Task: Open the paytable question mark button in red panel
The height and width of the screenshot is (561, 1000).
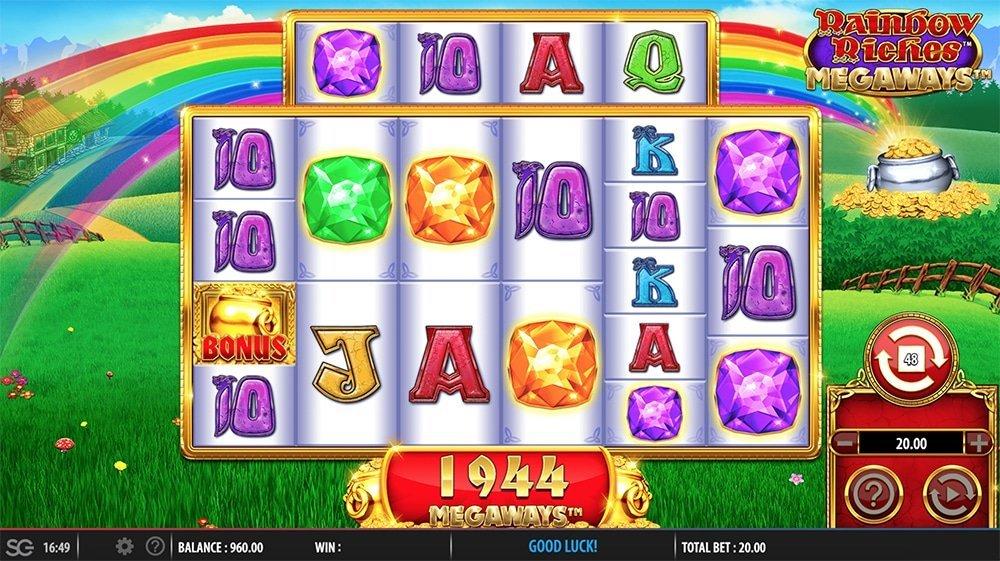Action: (x=873, y=492)
